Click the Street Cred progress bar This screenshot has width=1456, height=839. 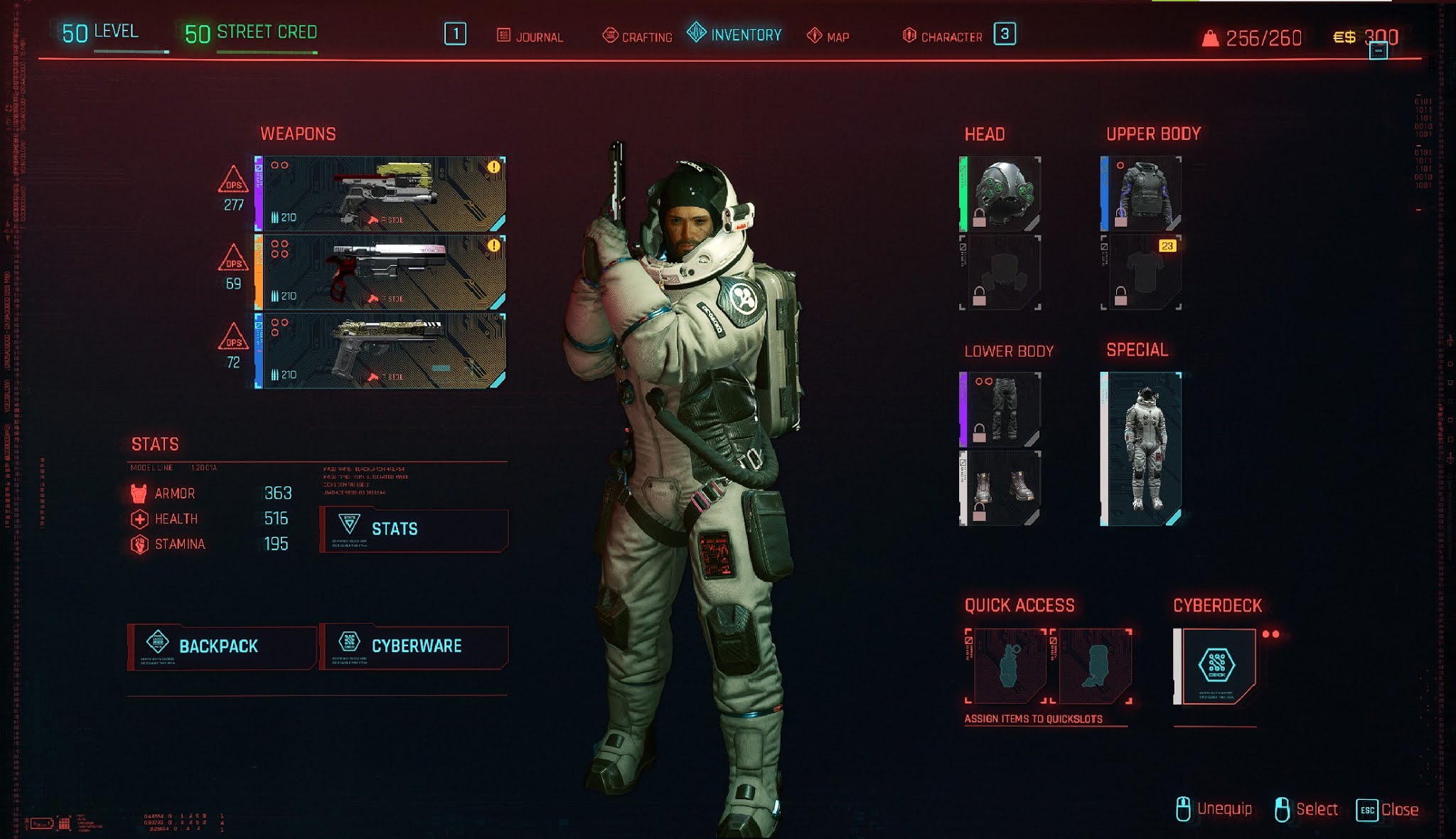267,53
